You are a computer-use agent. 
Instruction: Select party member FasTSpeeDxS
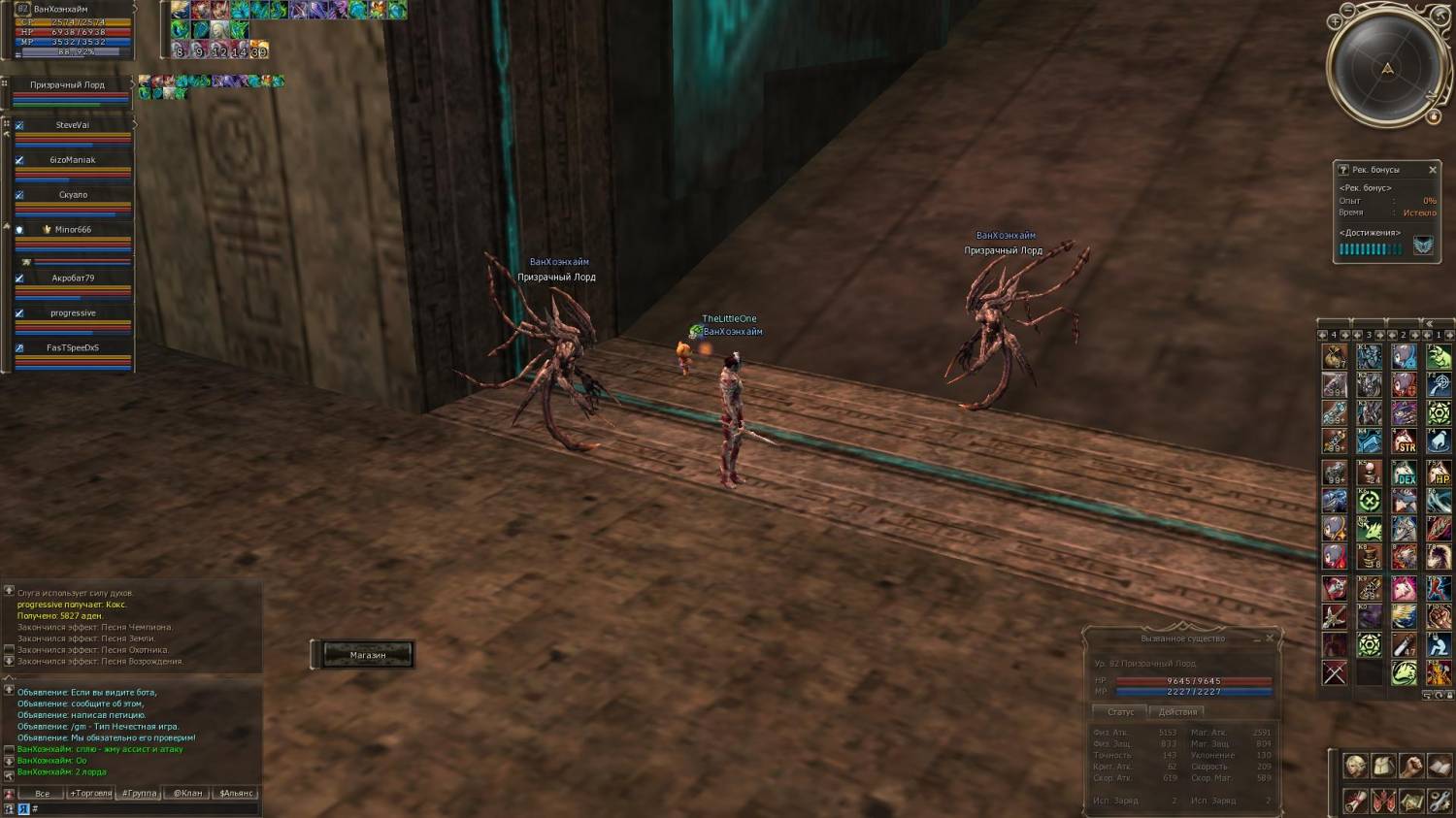coord(73,348)
